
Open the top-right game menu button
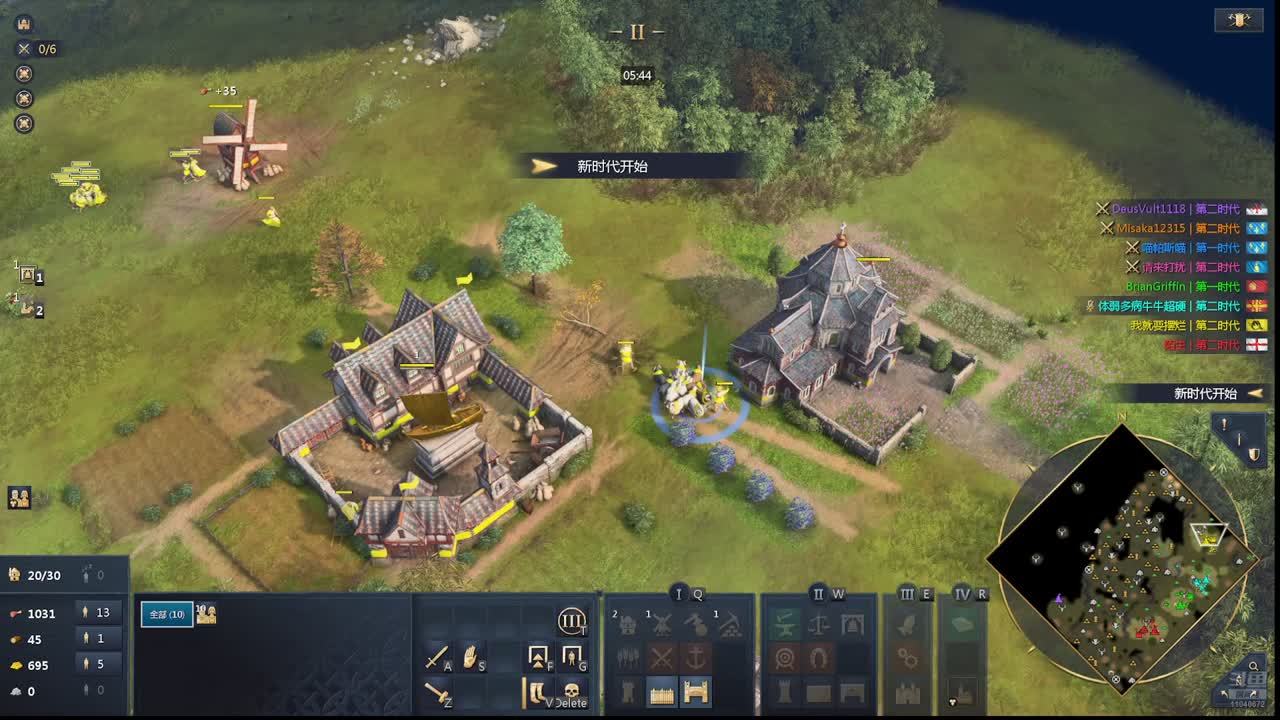(x=1238, y=20)
